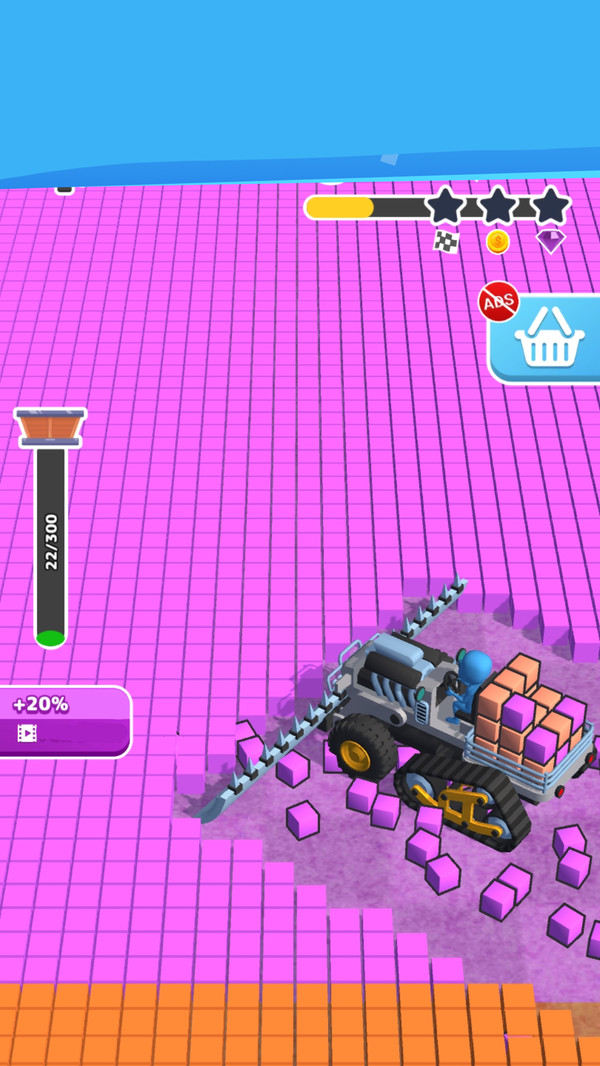Screen dimensions: 600x1066
Task: Tap the no-ads red badge
Action: point(498,300)
